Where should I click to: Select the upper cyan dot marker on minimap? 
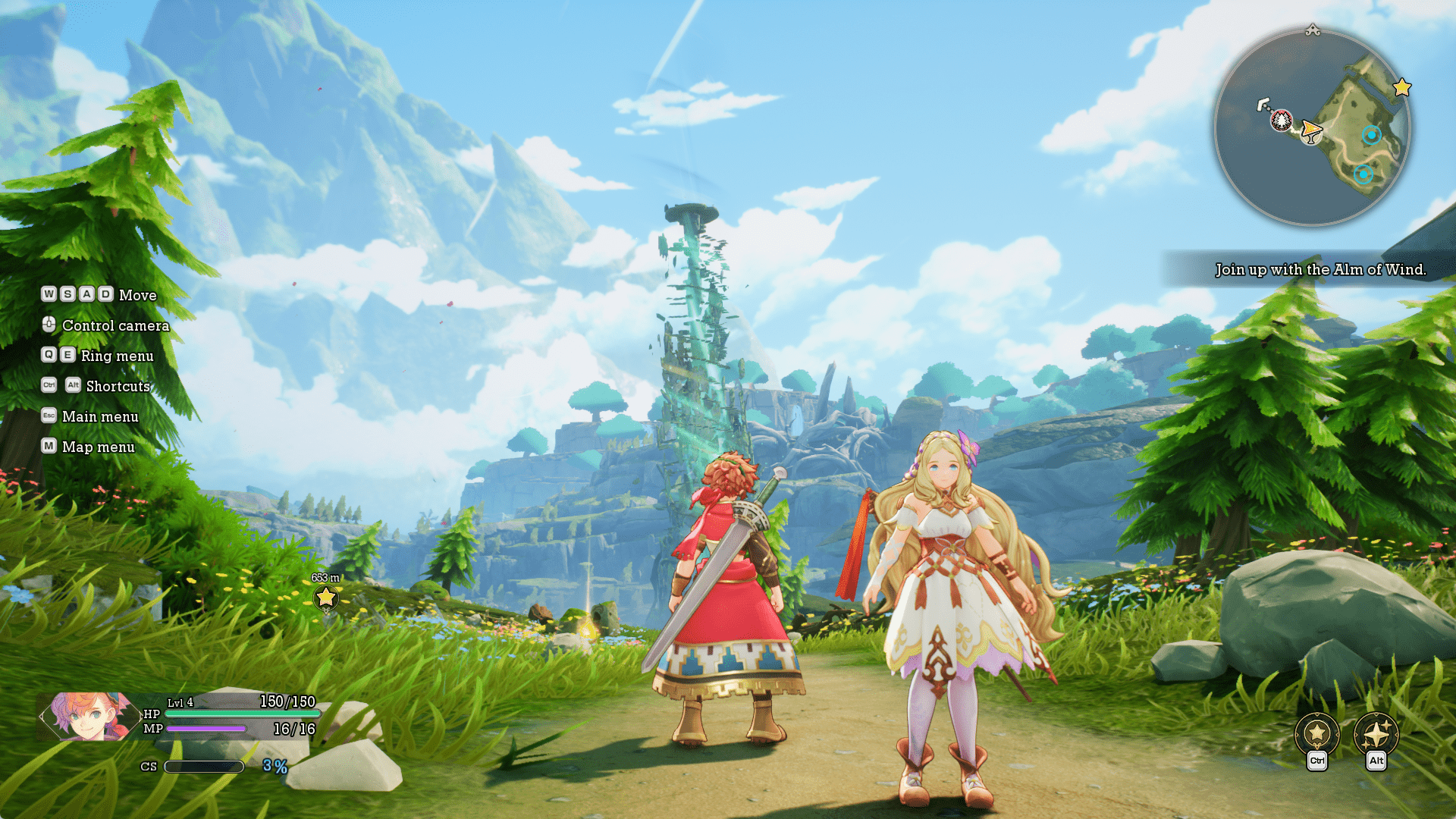(1371, 136)
